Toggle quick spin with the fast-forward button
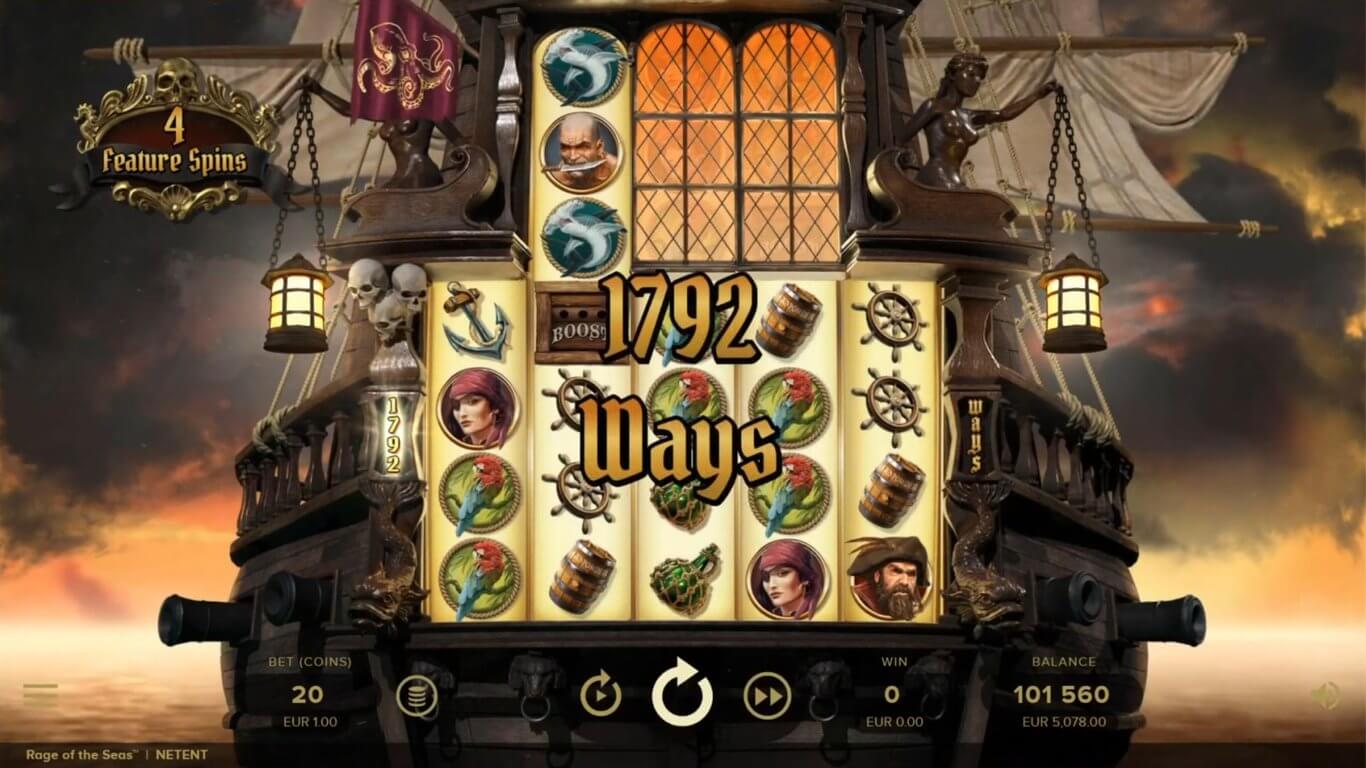The width and height of the screenshot is (1366, 768). pos(767,695)
